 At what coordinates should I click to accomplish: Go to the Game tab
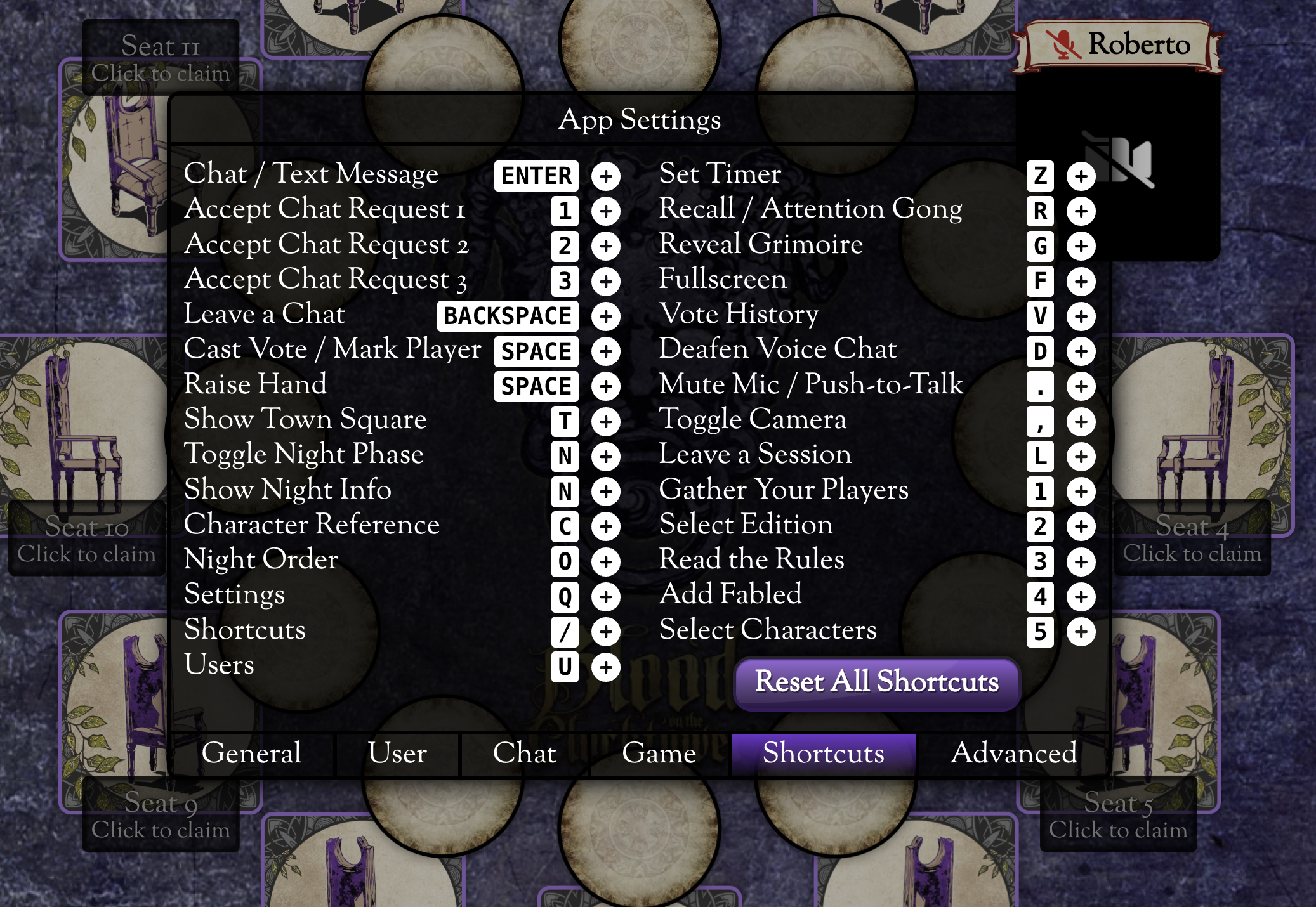[659, 754]
